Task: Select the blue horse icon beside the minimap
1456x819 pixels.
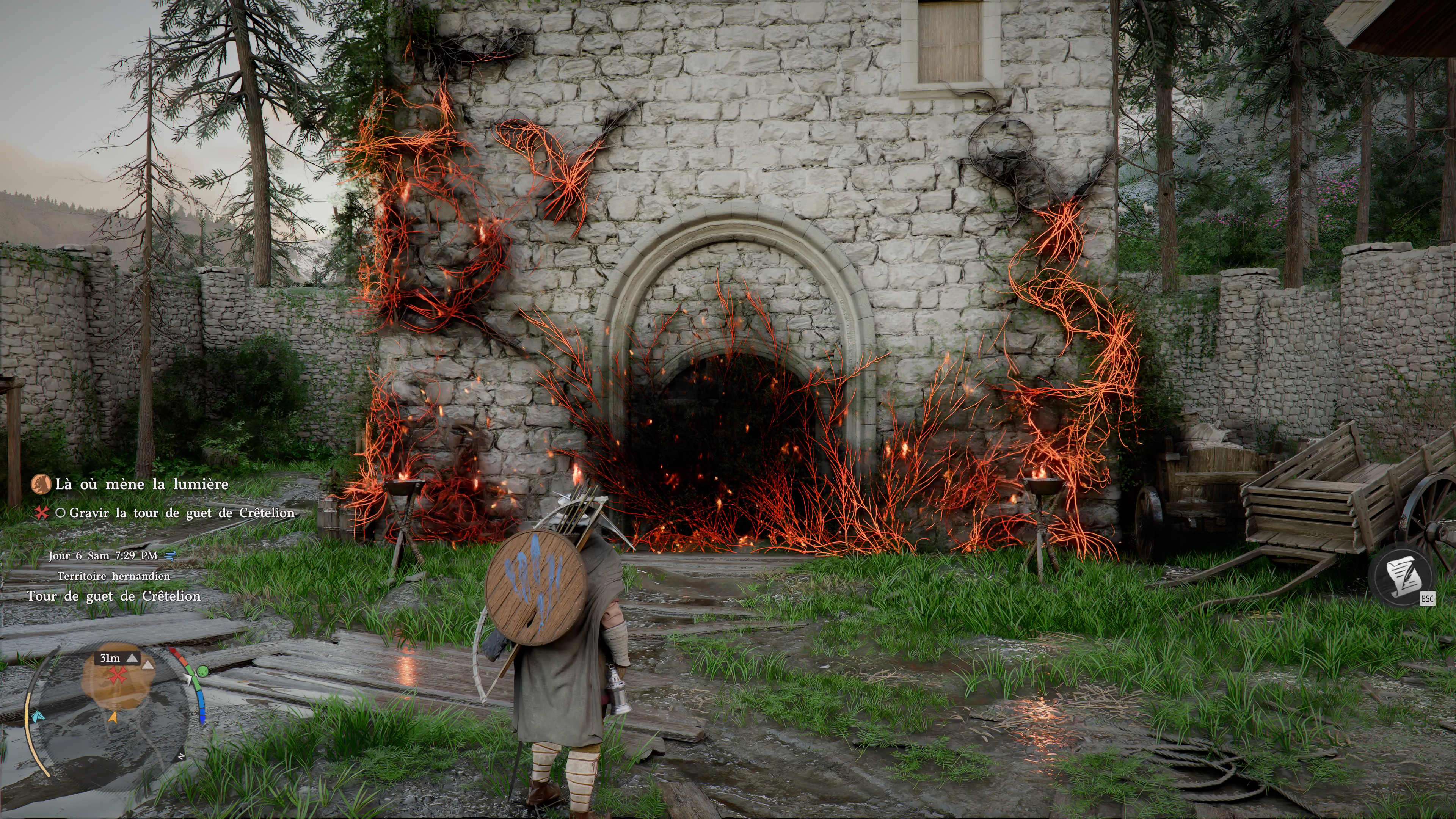Action: pos(37,716)
